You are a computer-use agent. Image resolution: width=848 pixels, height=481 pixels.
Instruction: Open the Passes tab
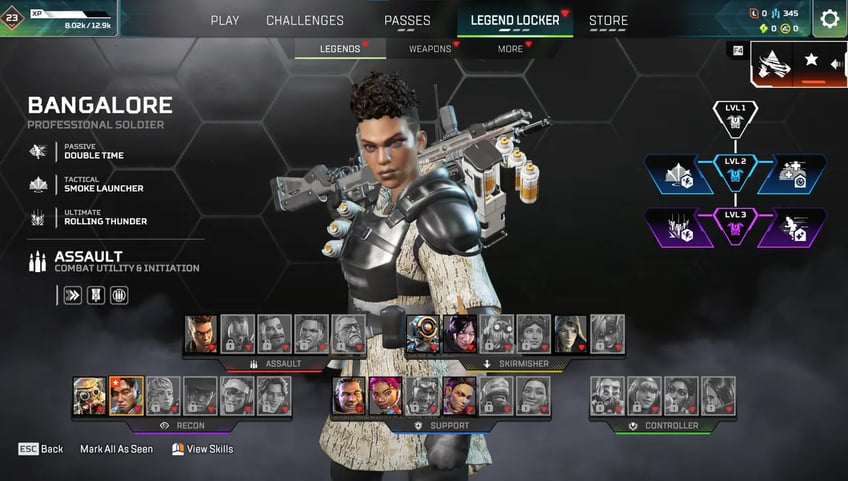click(407, 20)
